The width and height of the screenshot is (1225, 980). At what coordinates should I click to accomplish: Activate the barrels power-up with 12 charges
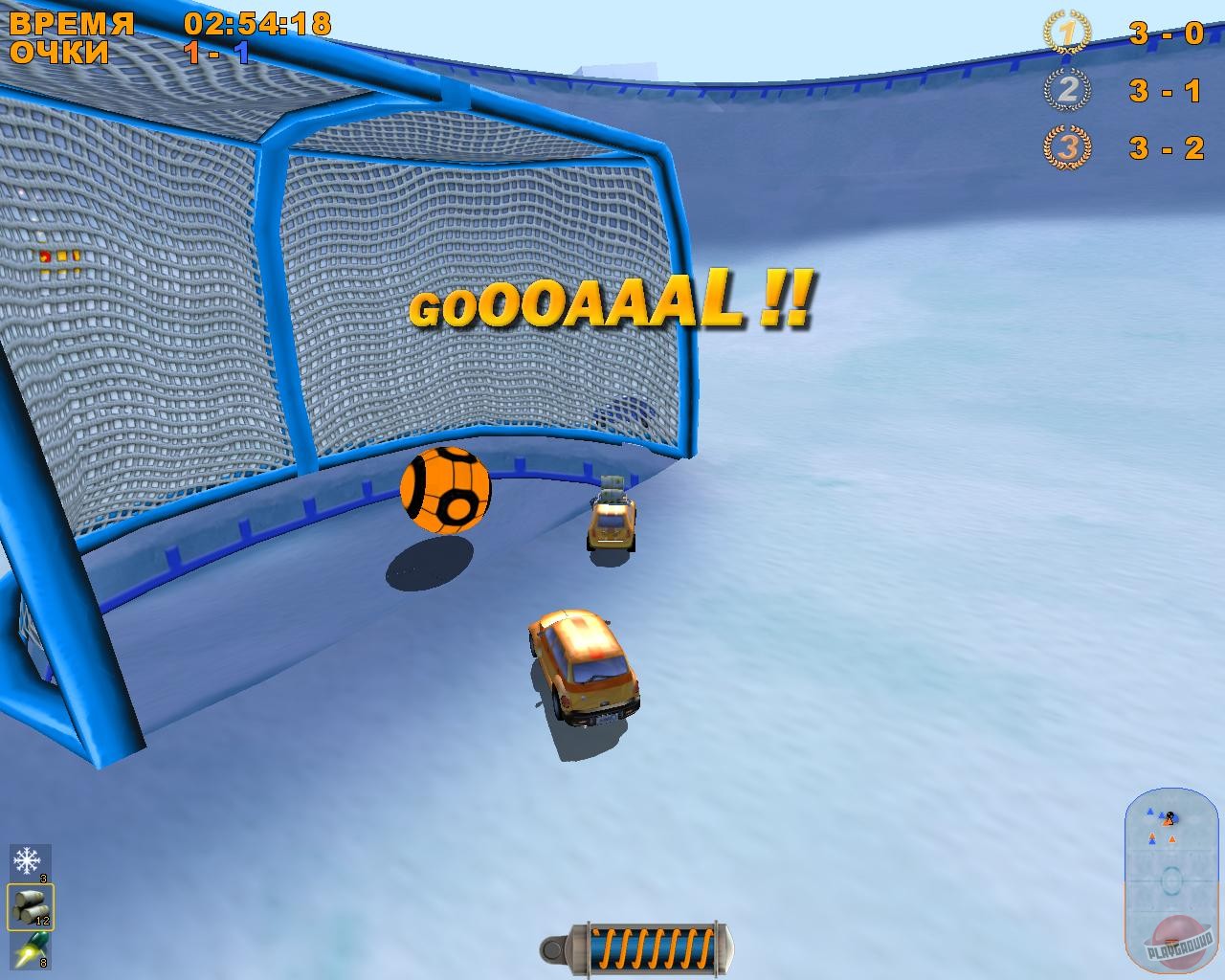(x=29, y=908)
